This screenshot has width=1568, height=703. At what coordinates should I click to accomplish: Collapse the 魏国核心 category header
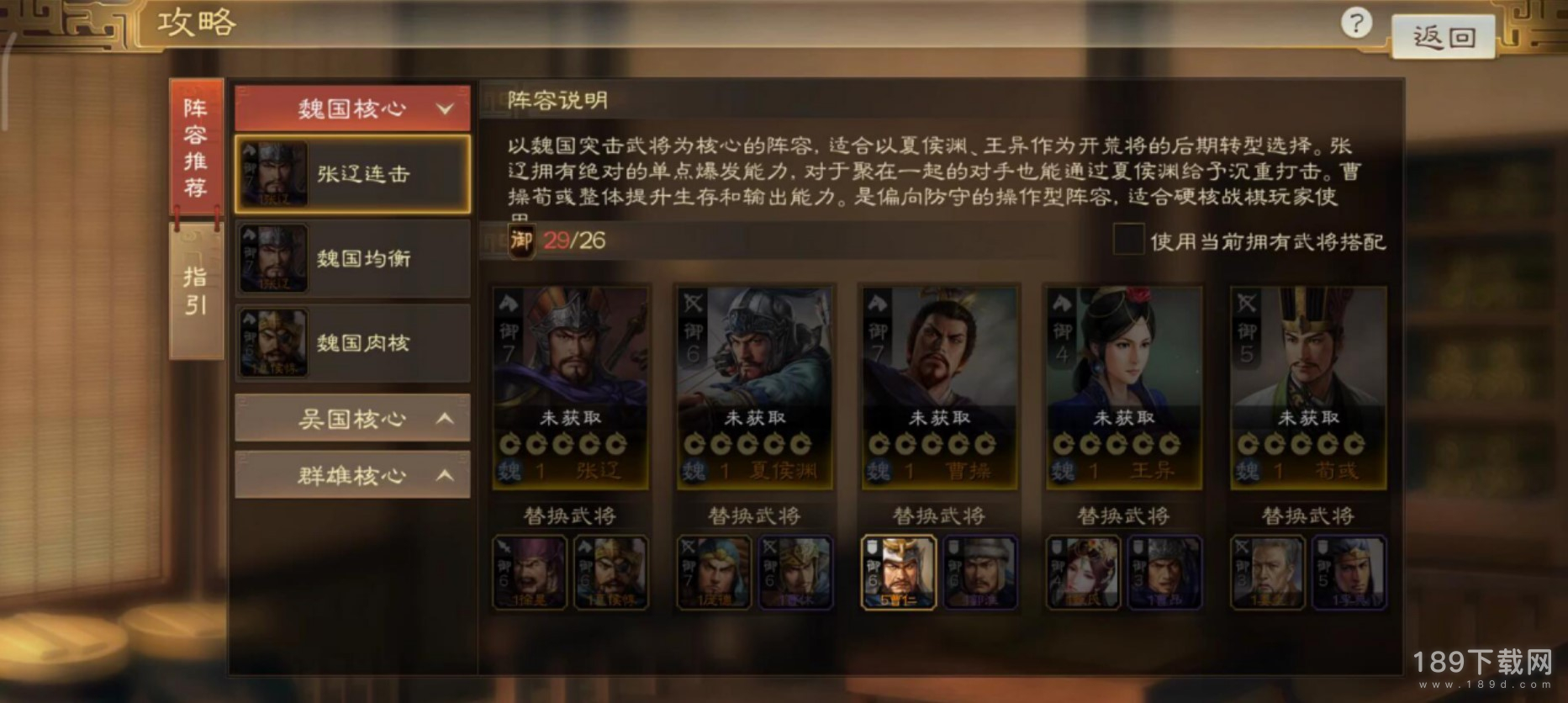click(x=351, y=108)
